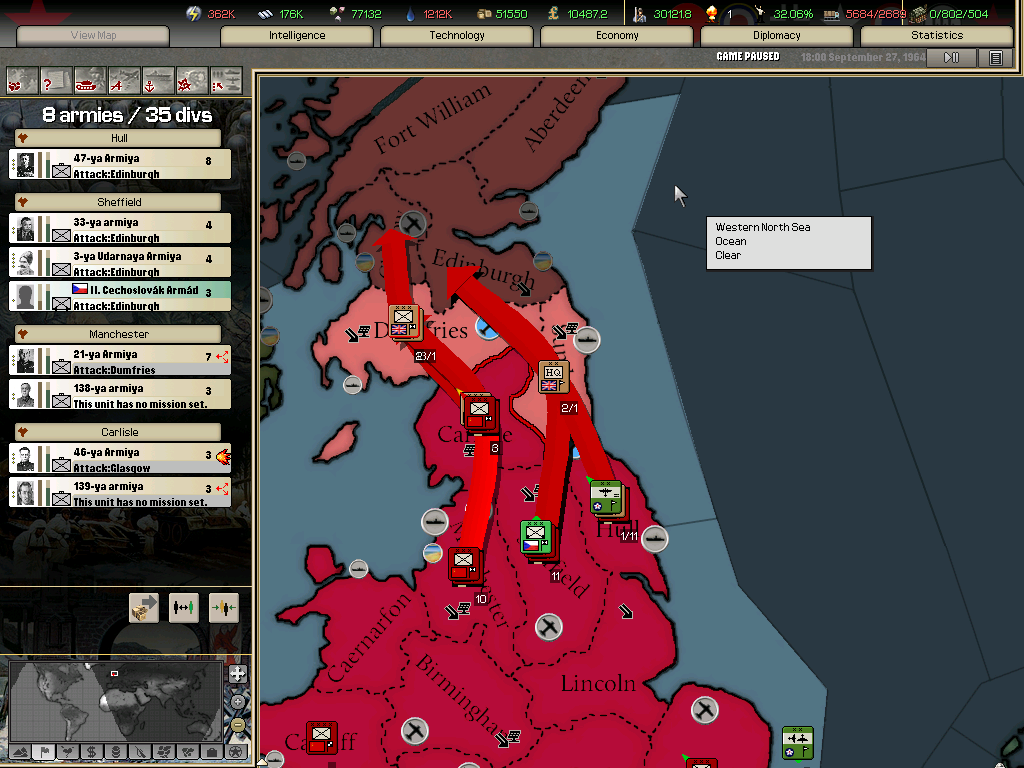Image resolution: width=1024 pixels, height=768 pixels.
Task: Click the View Map button
Action: (x=93, y=36)
